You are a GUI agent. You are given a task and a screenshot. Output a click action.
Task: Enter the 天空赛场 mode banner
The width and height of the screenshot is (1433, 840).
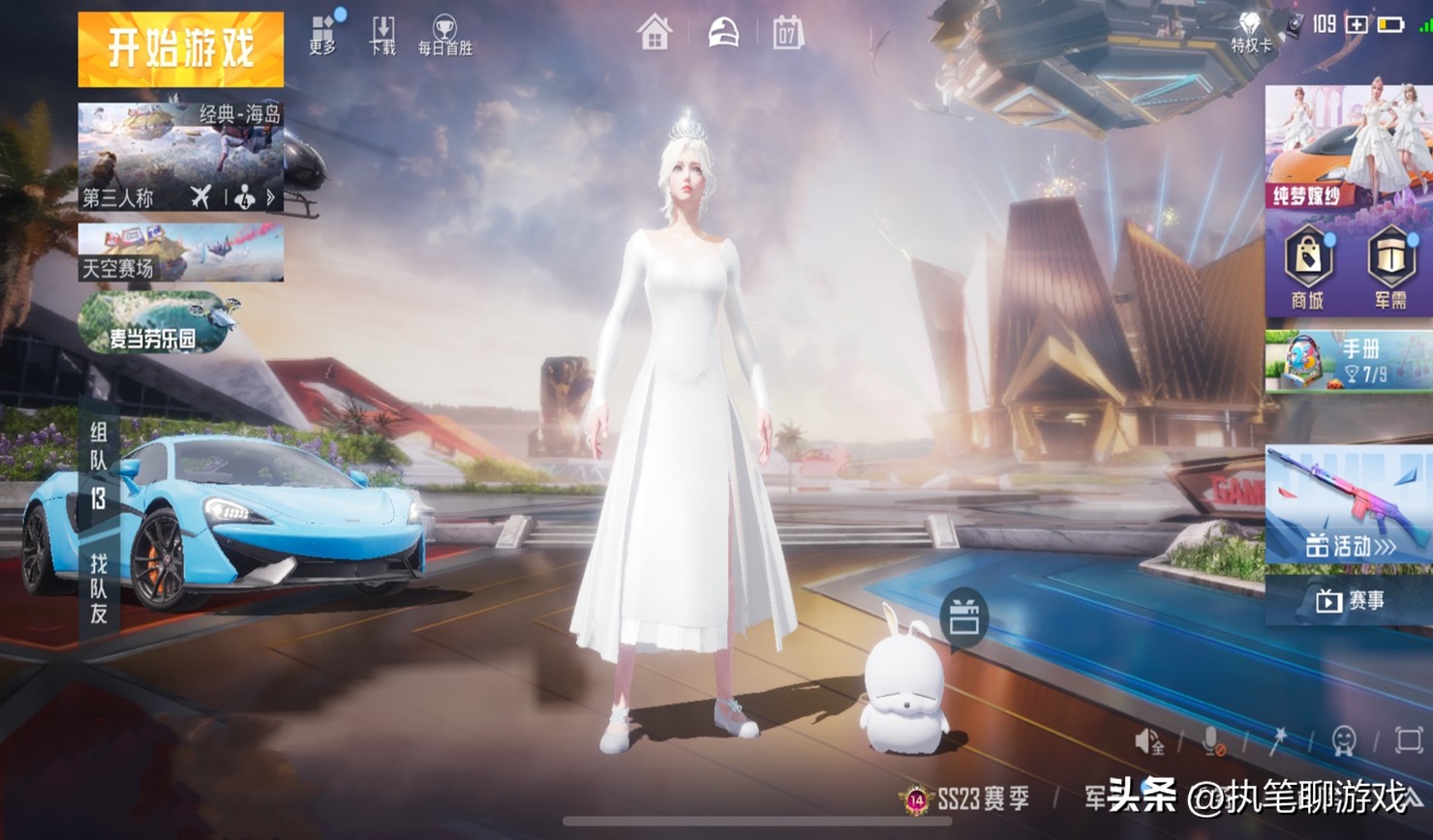[x=181, y=253]
